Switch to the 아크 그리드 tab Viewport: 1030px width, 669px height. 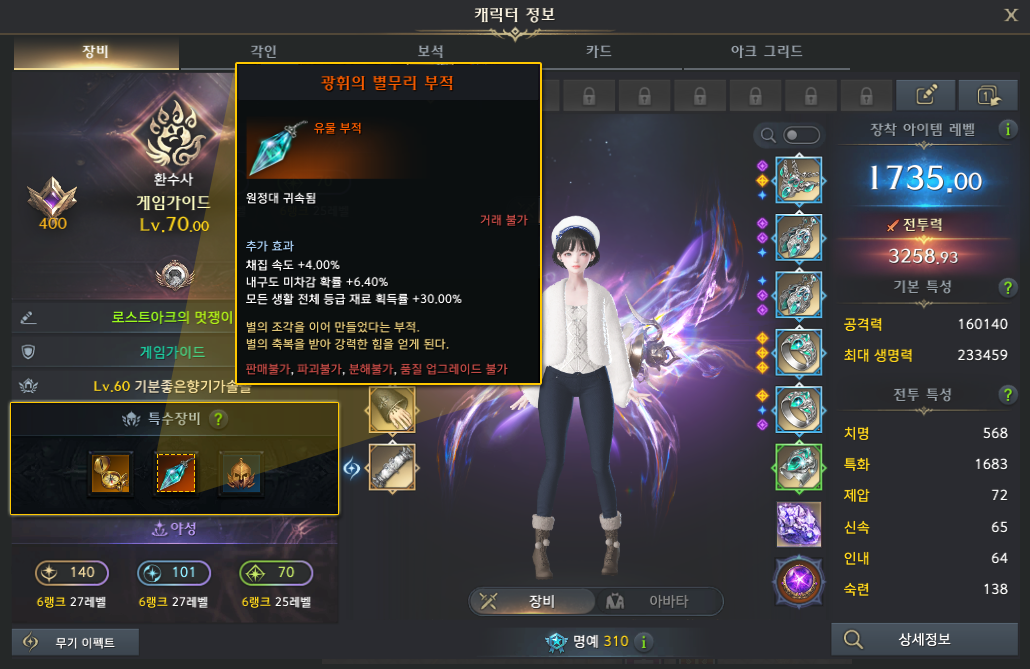(766, 51)
